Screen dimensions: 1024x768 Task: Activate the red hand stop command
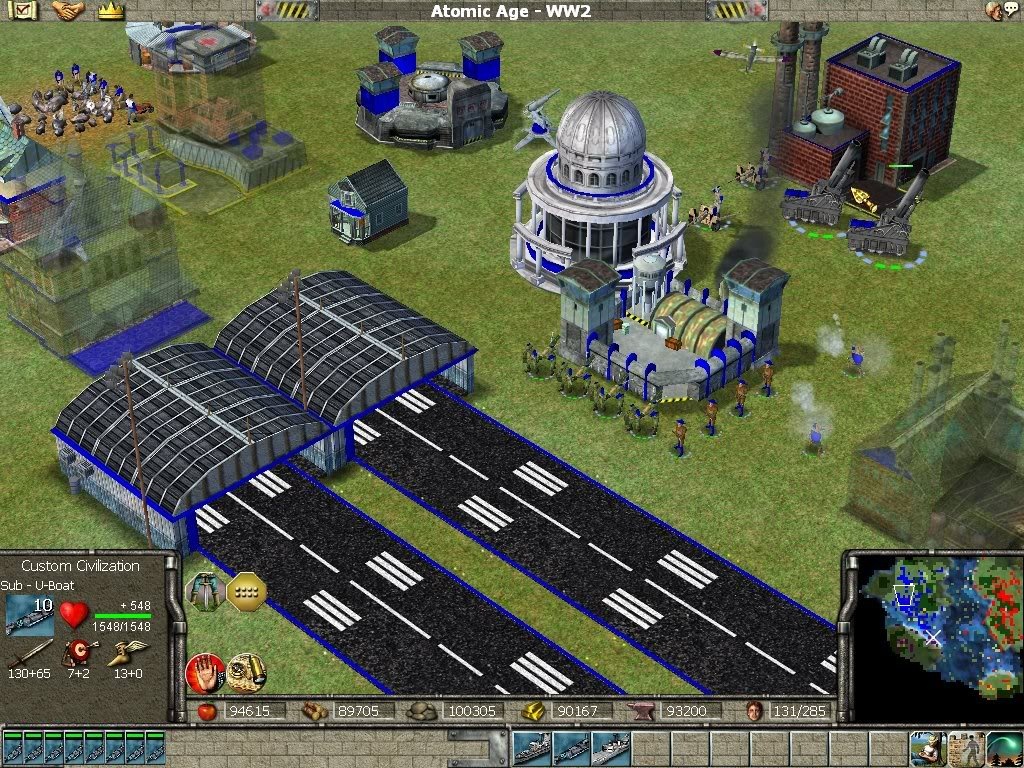pos(205,673)
